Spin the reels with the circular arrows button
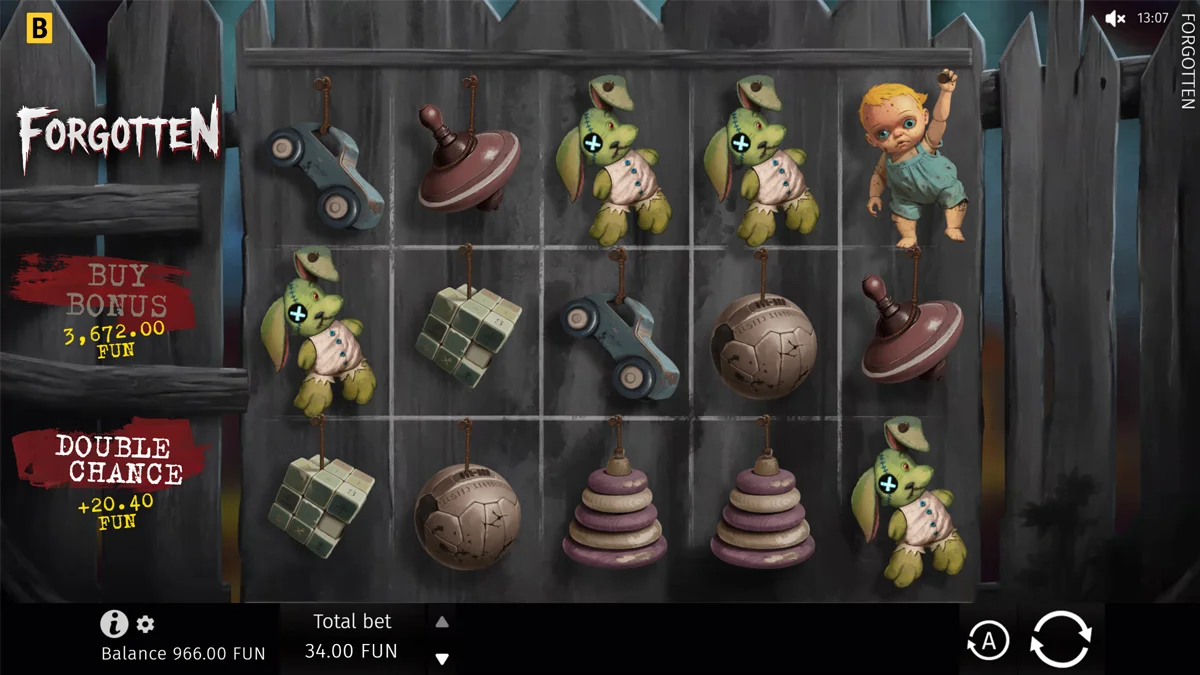The width and height of the screenshot is (1200, 675). 1060,638
